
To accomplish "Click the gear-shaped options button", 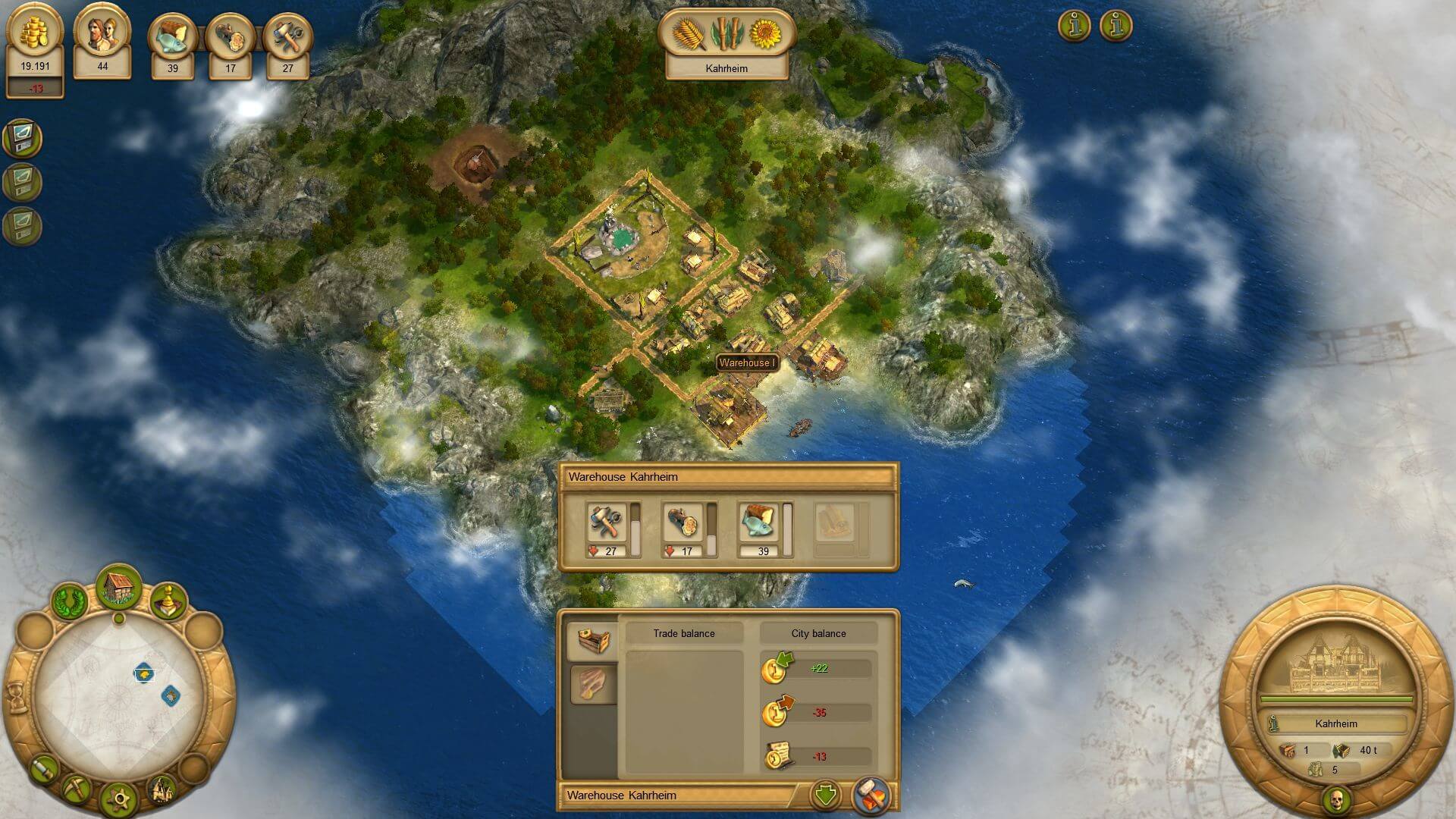I will (x=119, y=799).
